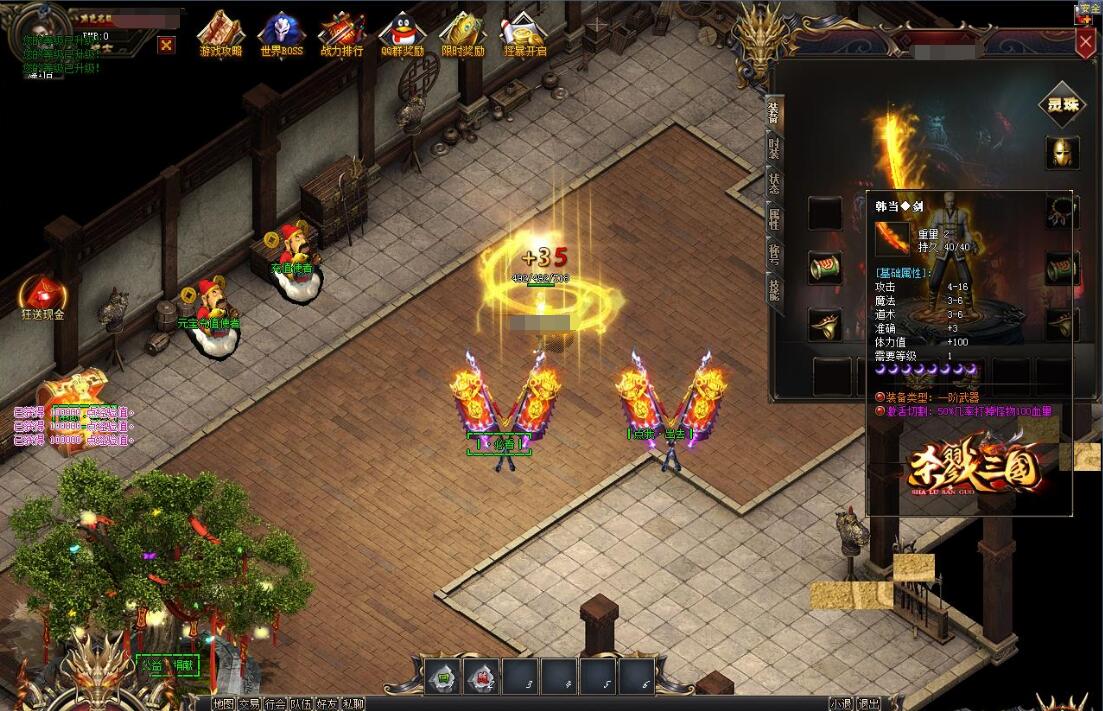Select the golden helmet equipment slot

(x=1061, y=152)
